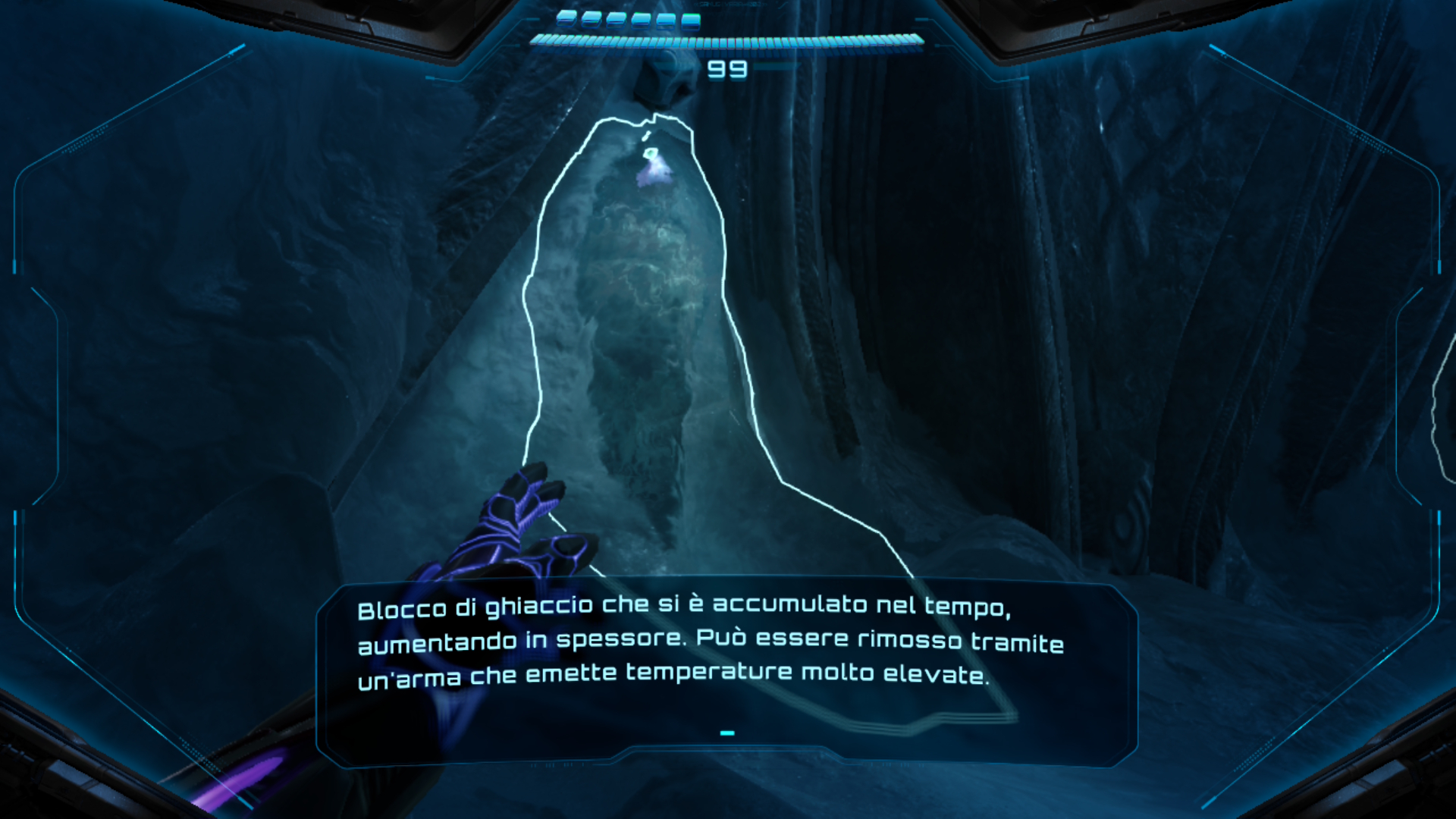Image resolution: width=1456 pixels, height=819 pixels.
Task: Dismiss the ice block scan description box
Action: (726, 733)
